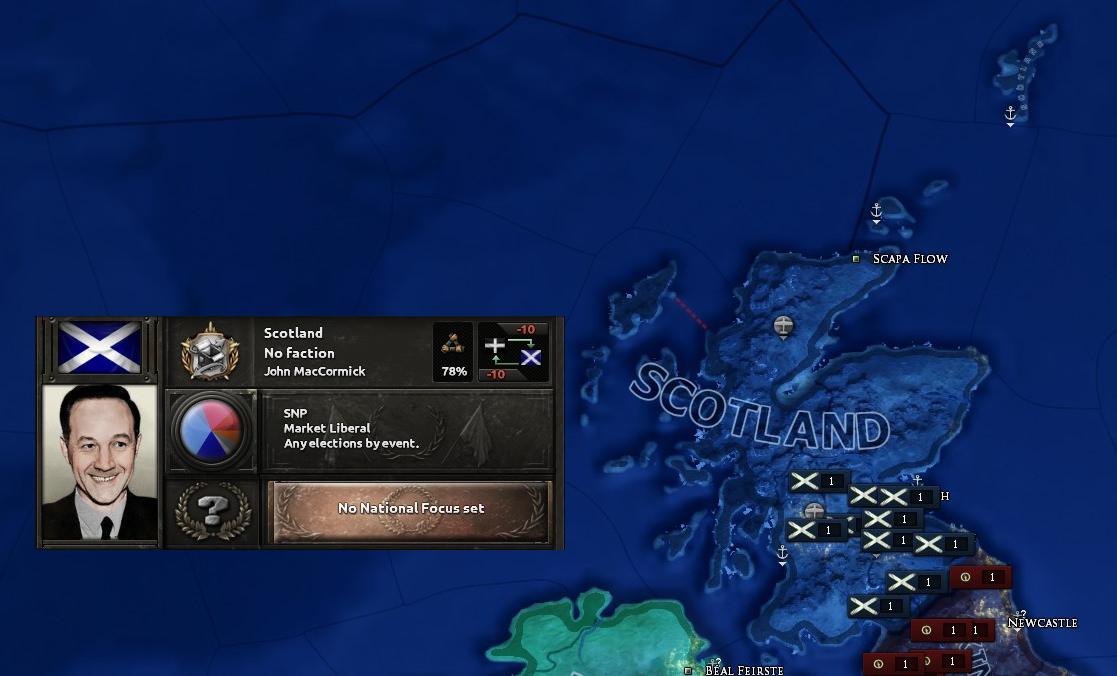Open the opinion relations icon showing -10

point(513,352)
